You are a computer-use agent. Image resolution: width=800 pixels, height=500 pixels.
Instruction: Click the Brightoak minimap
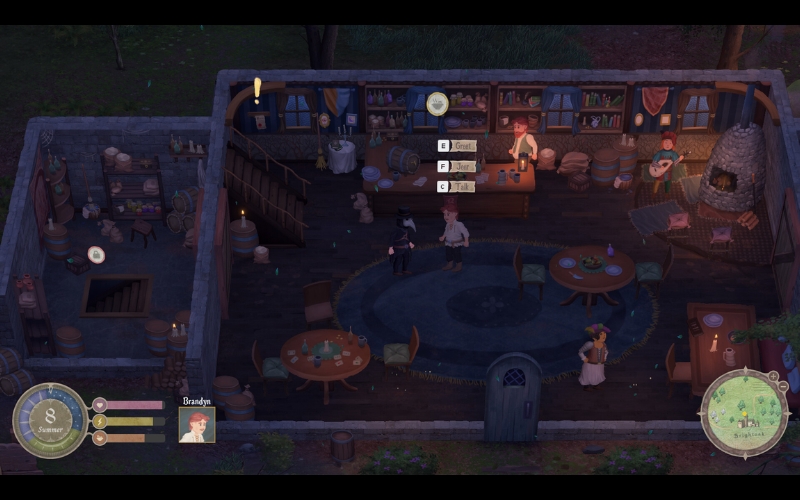click(744, 412)
